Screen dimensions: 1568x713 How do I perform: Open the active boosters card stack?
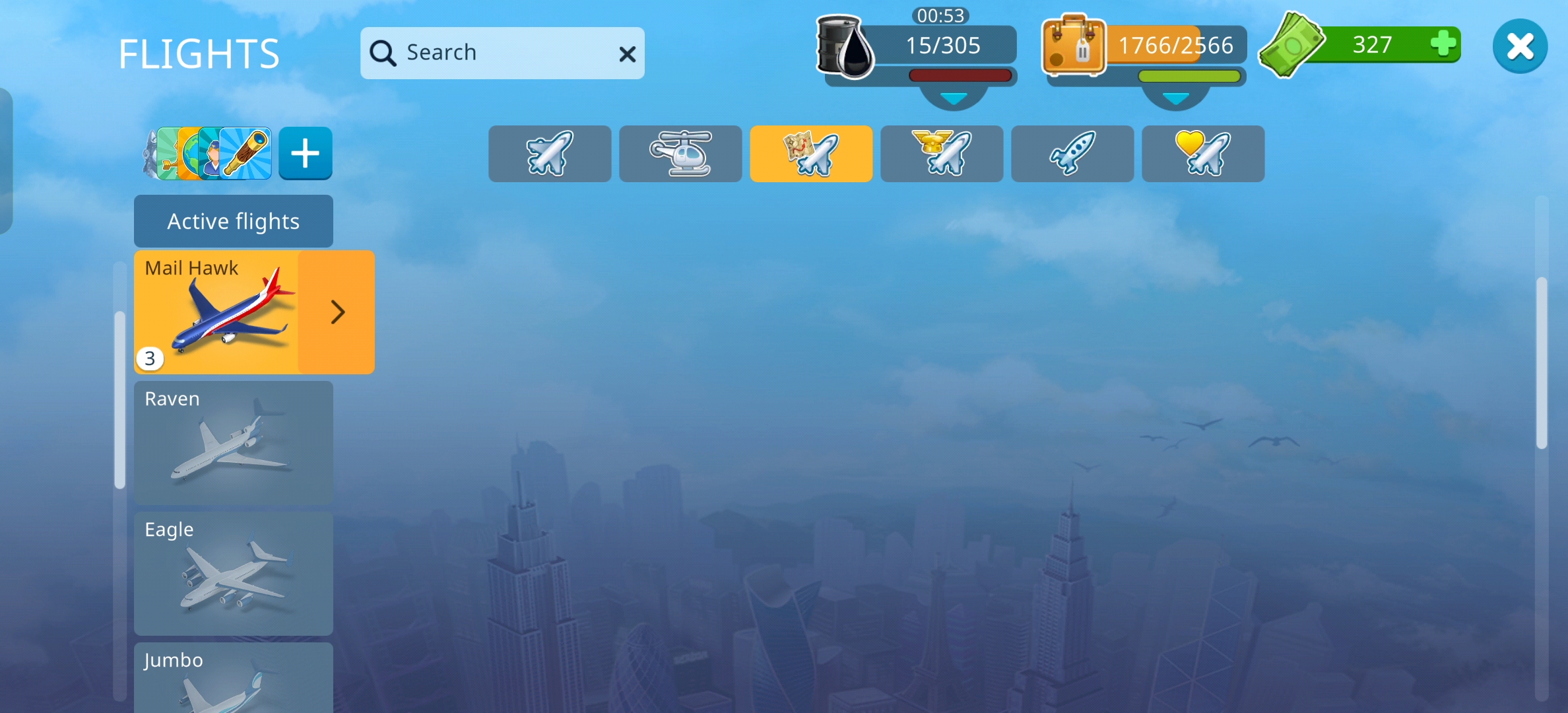[x=209, y=154]
